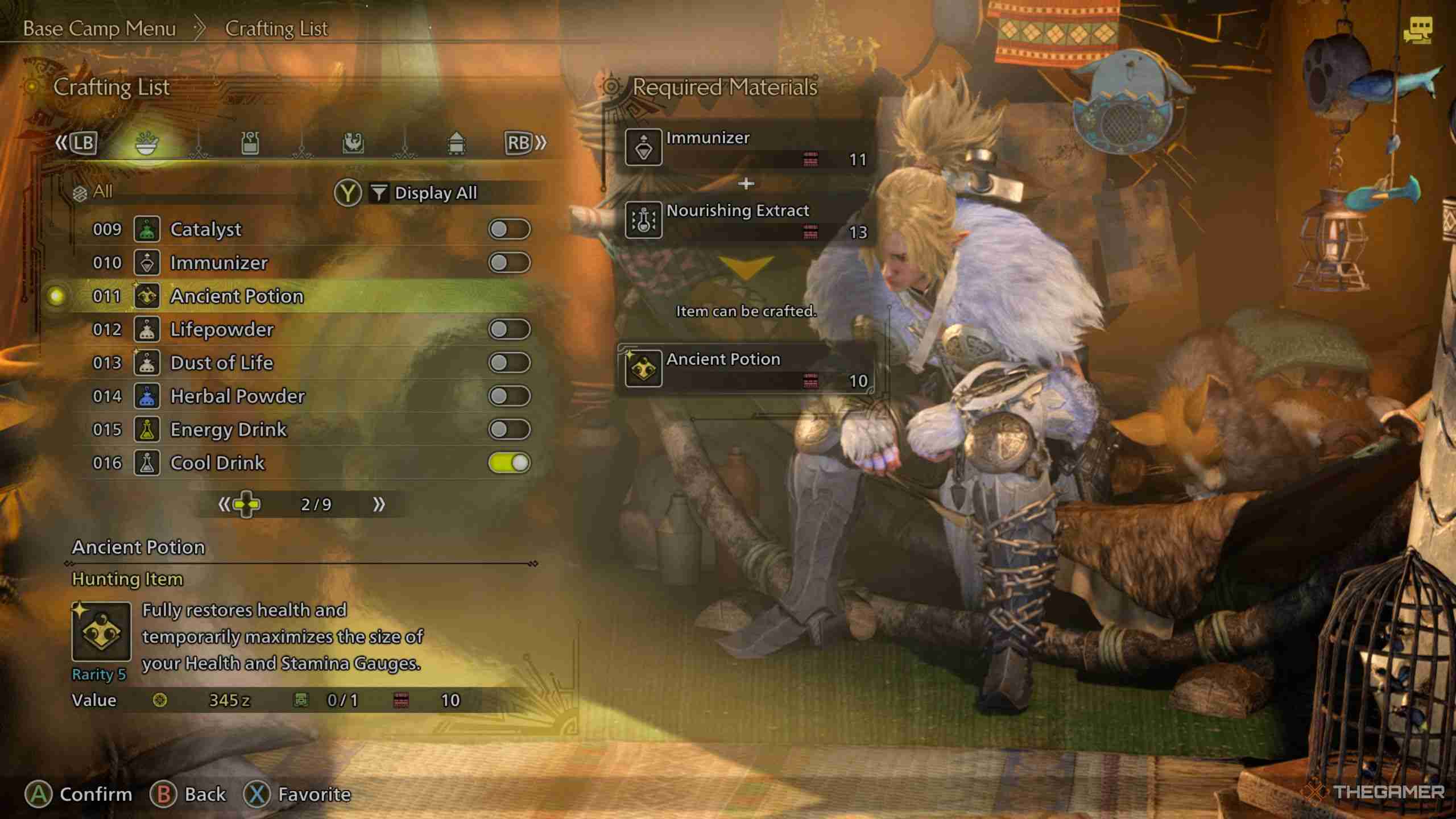Select Base Camp Menu in the breadcrumb
Viewport: 1456px width, 819px height.
click(100, 28)
